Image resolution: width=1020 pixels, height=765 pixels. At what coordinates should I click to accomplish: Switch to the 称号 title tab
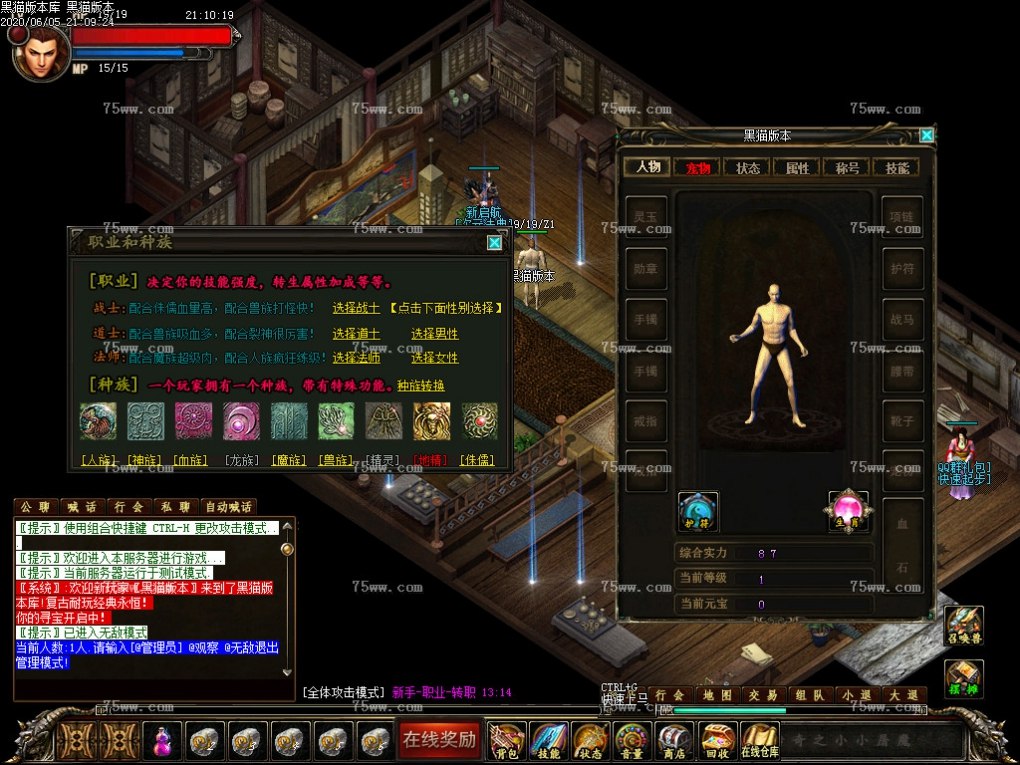click(x=847, y=168)
